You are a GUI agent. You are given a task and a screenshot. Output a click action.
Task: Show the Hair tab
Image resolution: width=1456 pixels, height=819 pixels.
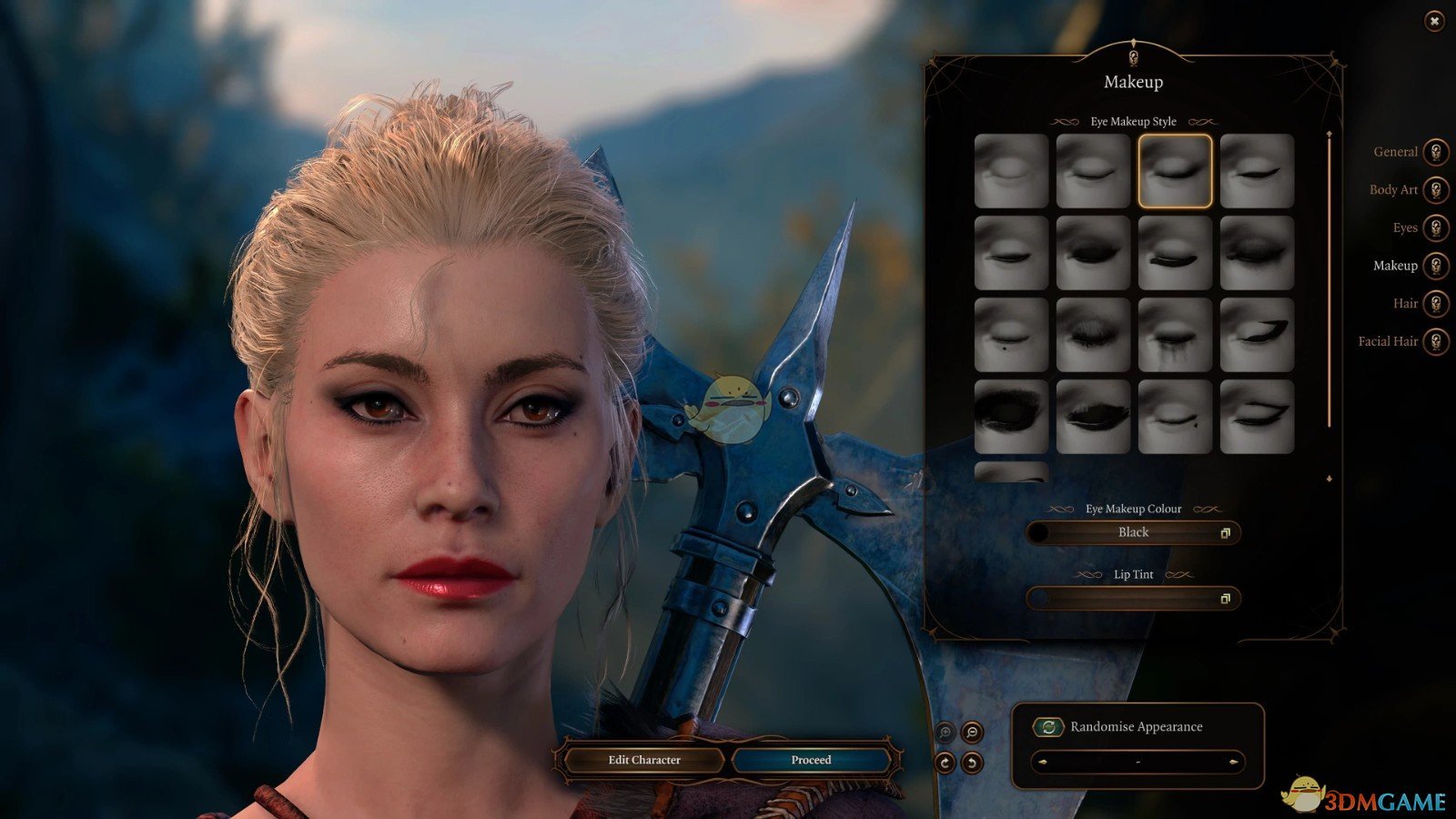pos(1435,304)
